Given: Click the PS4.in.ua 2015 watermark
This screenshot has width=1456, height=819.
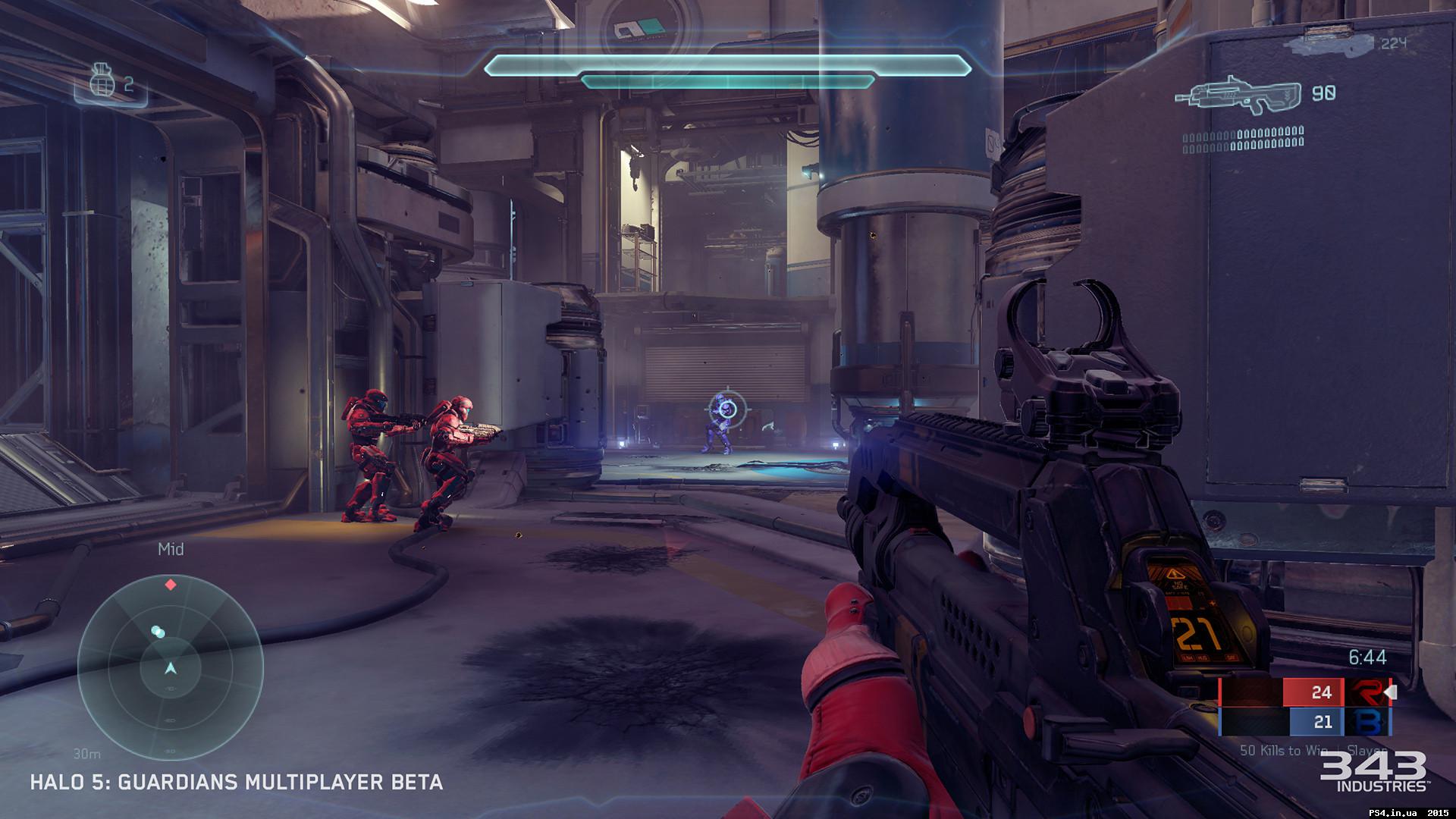Looking at the screenshot, I should [x=1407, y=812].
